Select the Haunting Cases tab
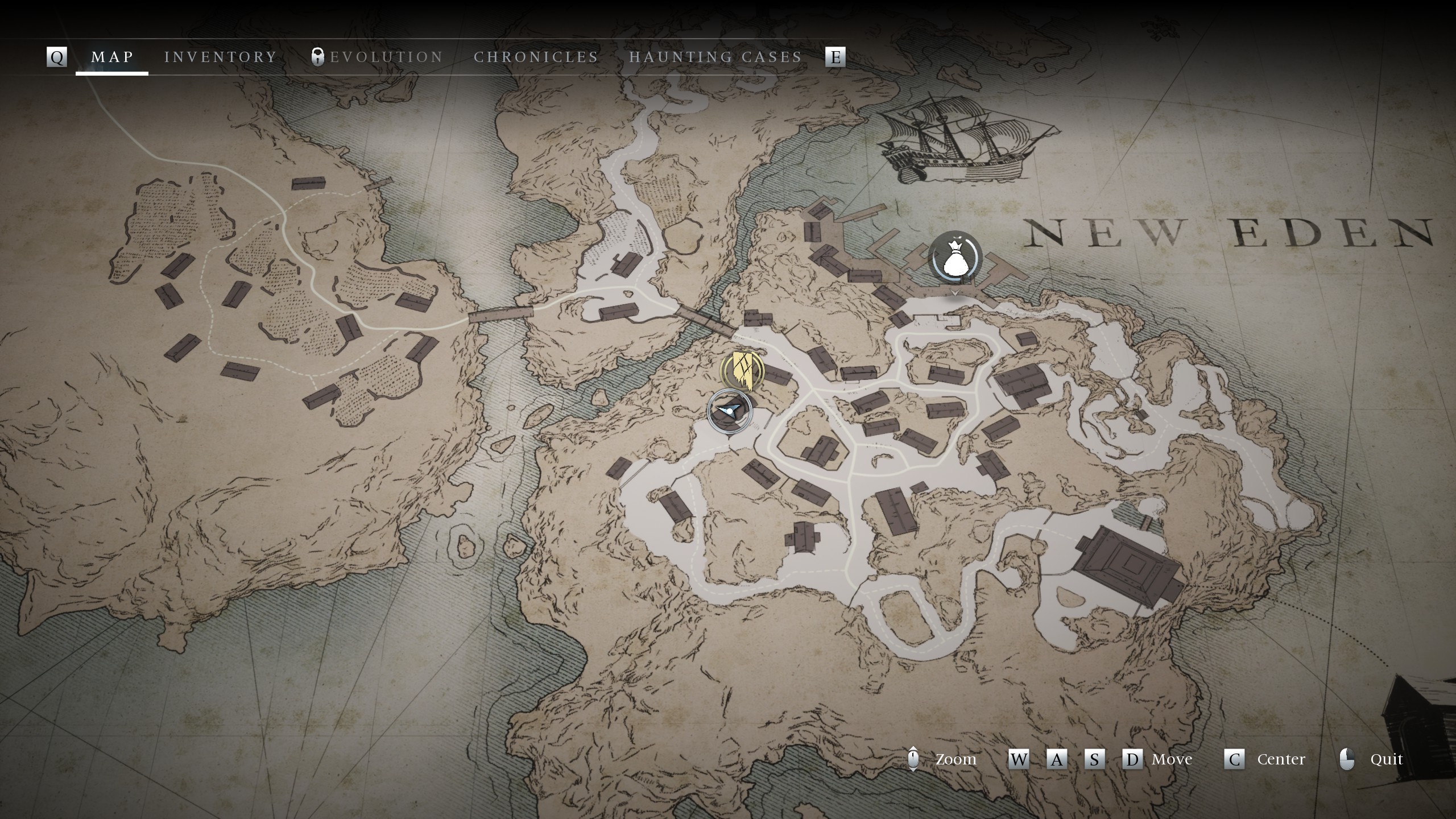This screenshot has height=819, width=1456. point(715,57)
